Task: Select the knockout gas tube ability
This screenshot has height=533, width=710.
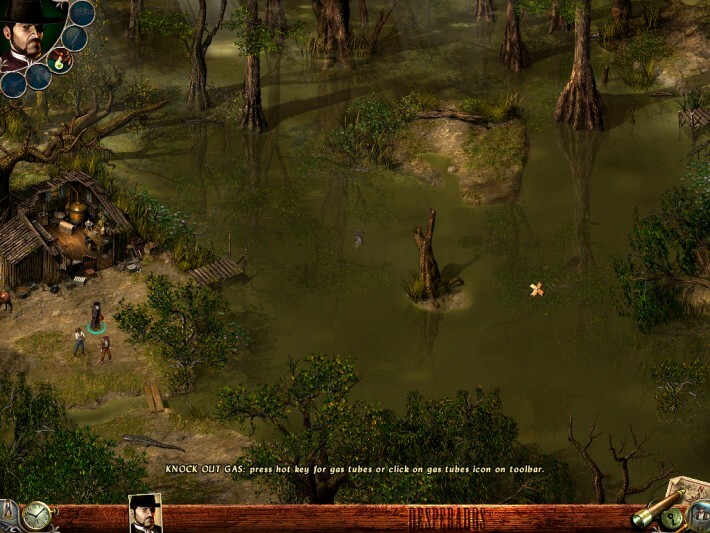Action: [x=61, y=62]
